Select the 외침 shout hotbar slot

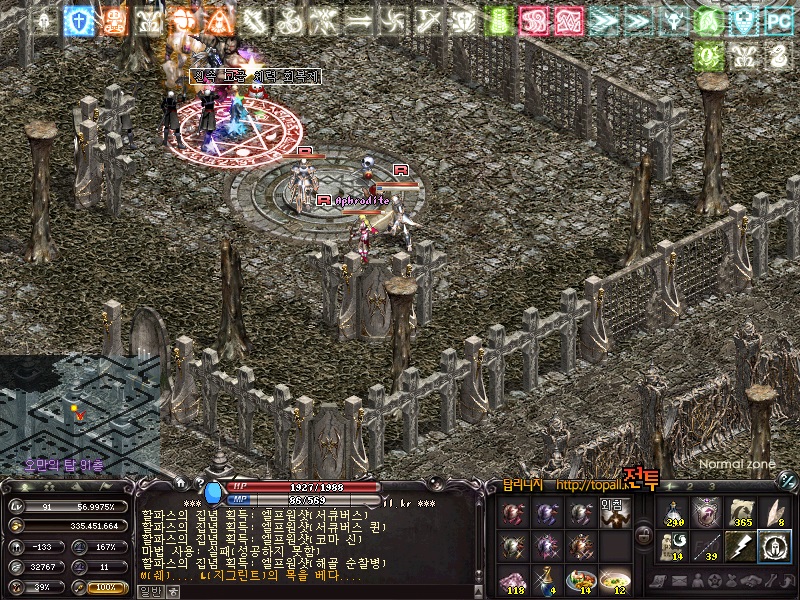click(615, 512)
